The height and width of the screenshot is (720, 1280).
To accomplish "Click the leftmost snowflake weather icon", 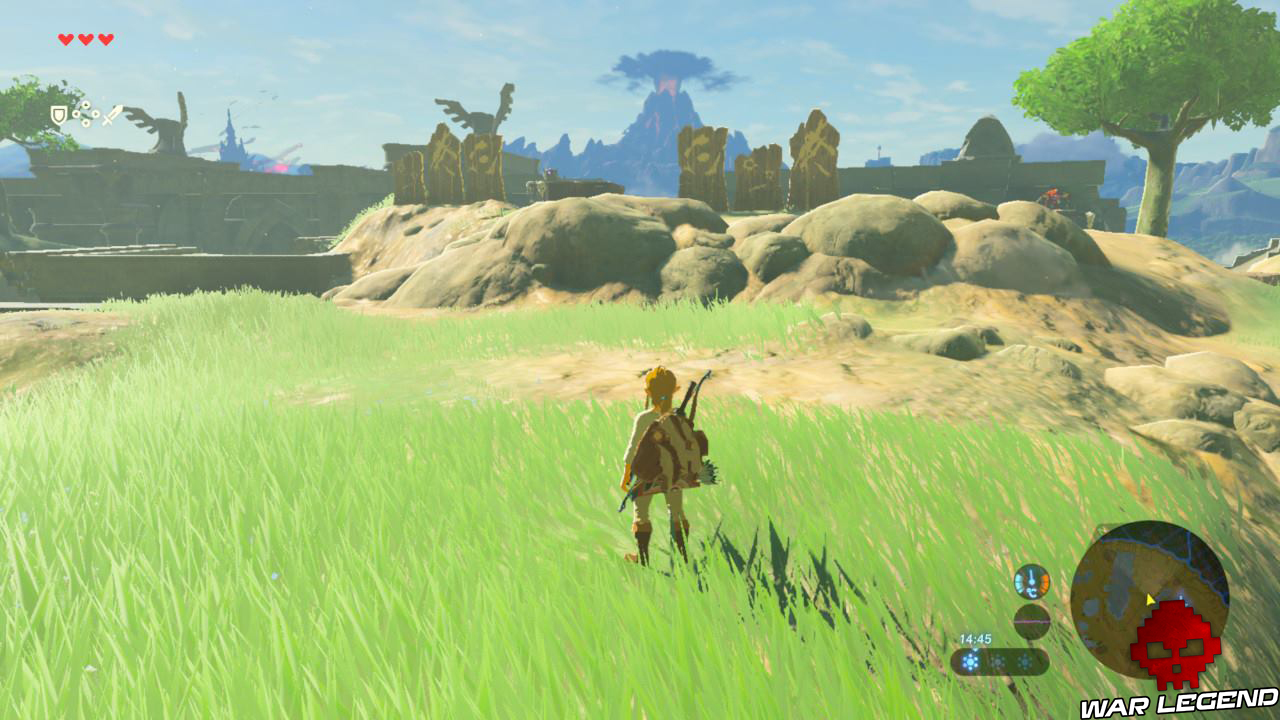I will point(970,661).
